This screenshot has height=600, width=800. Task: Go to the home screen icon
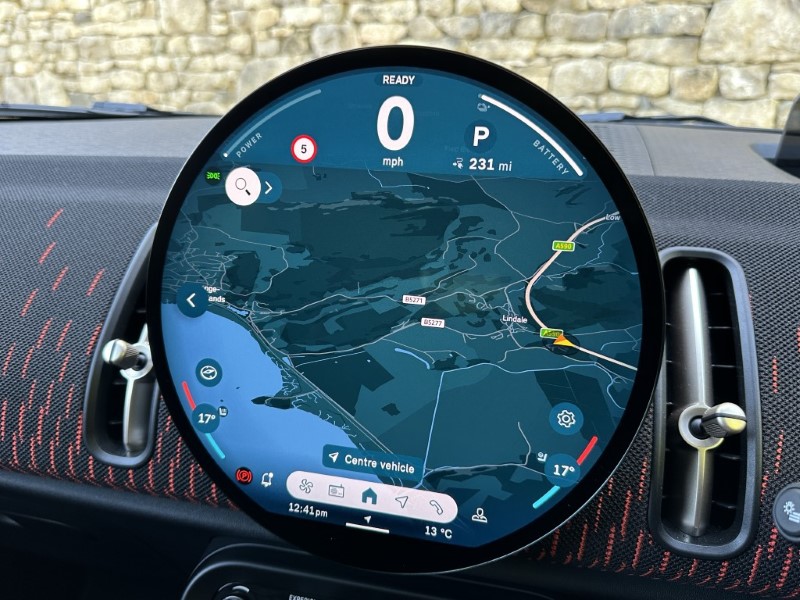(369, 495)
